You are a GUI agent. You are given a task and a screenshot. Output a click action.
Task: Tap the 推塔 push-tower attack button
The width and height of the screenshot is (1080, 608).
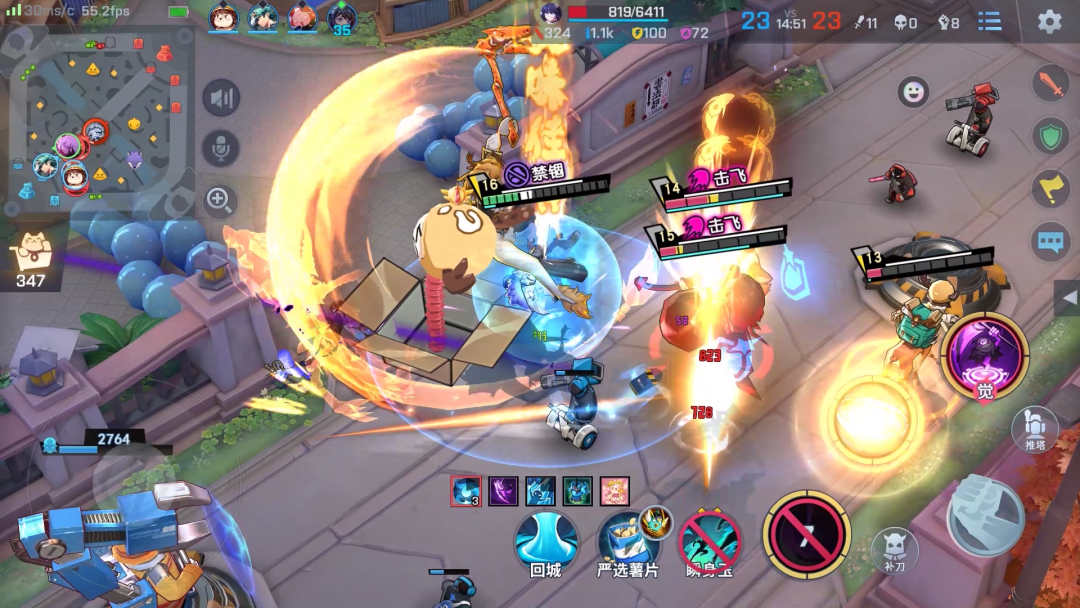tap(1034, 428)
